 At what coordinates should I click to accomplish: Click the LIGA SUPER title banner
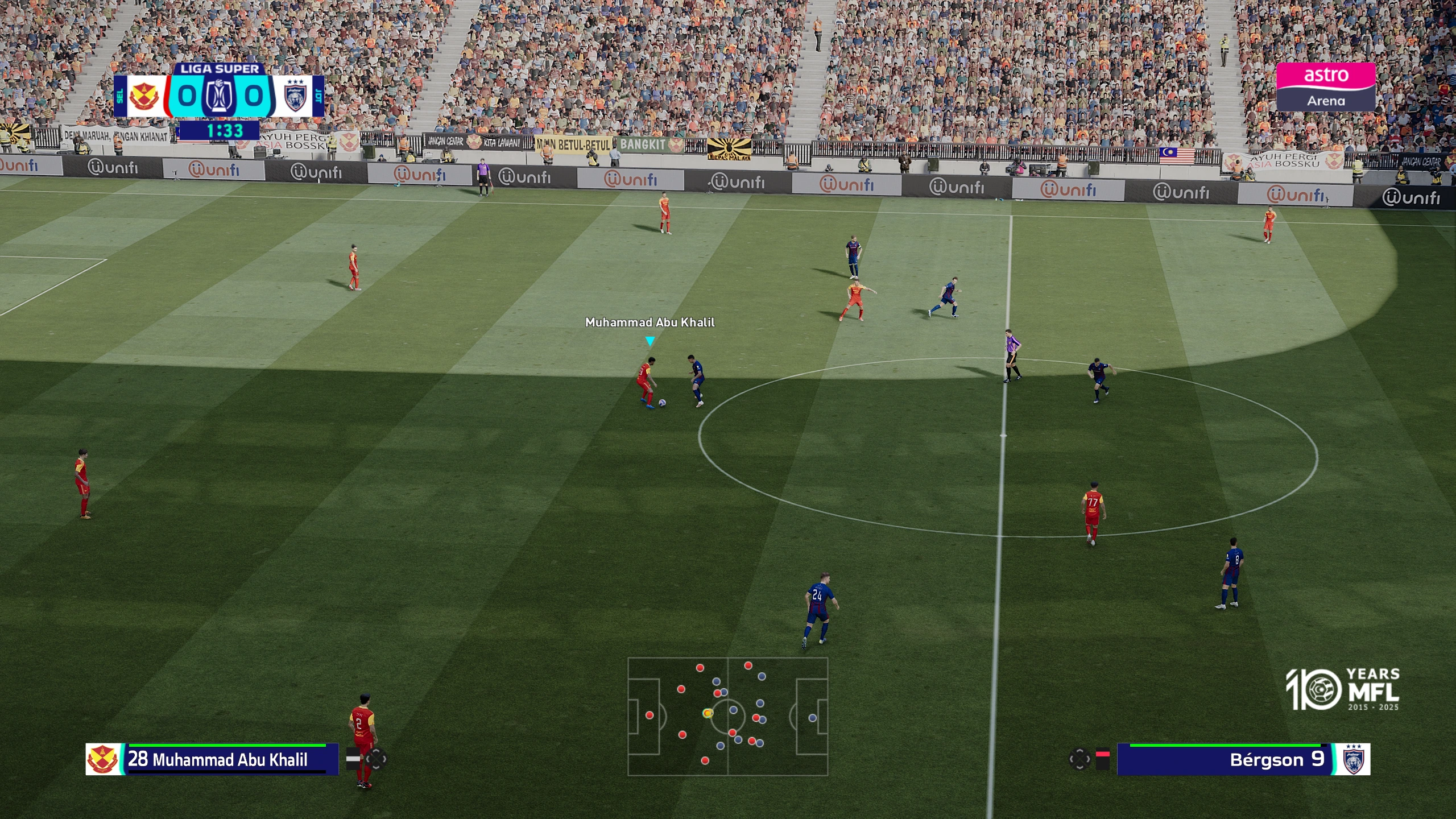(219, 69)
